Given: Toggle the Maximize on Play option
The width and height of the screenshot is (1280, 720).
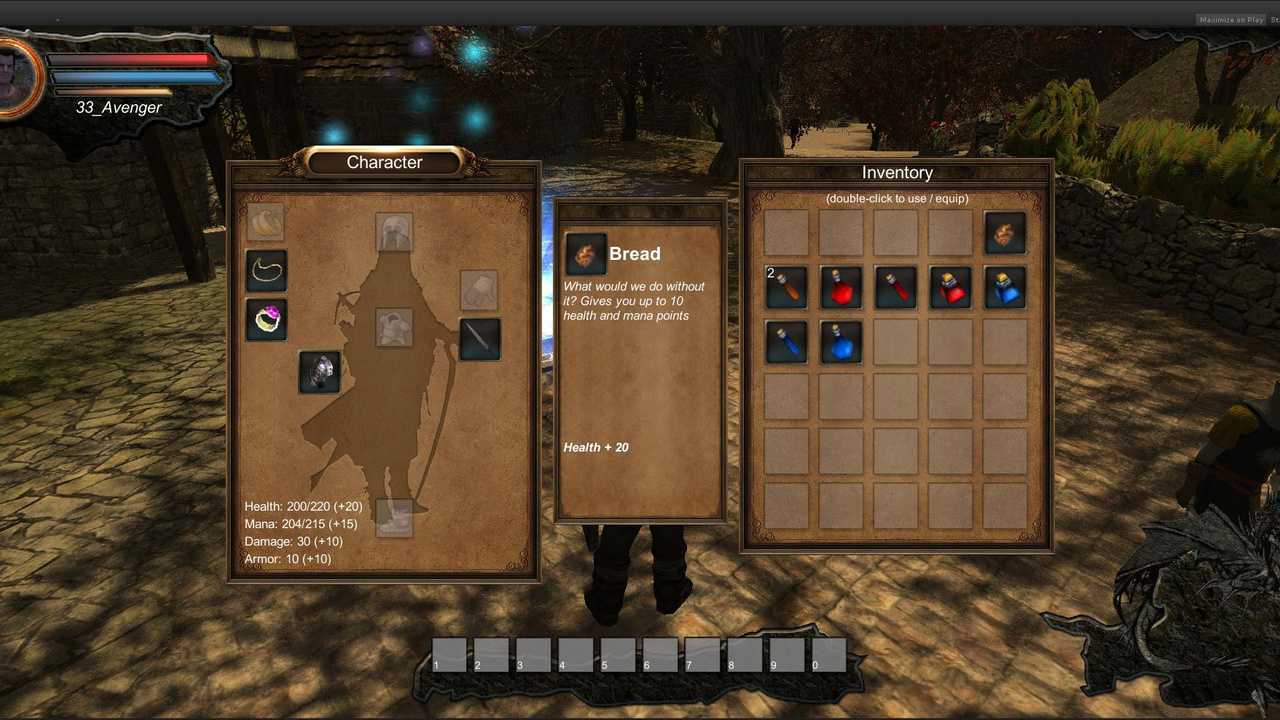Looking at the screenshot, I should (1231, 19).
